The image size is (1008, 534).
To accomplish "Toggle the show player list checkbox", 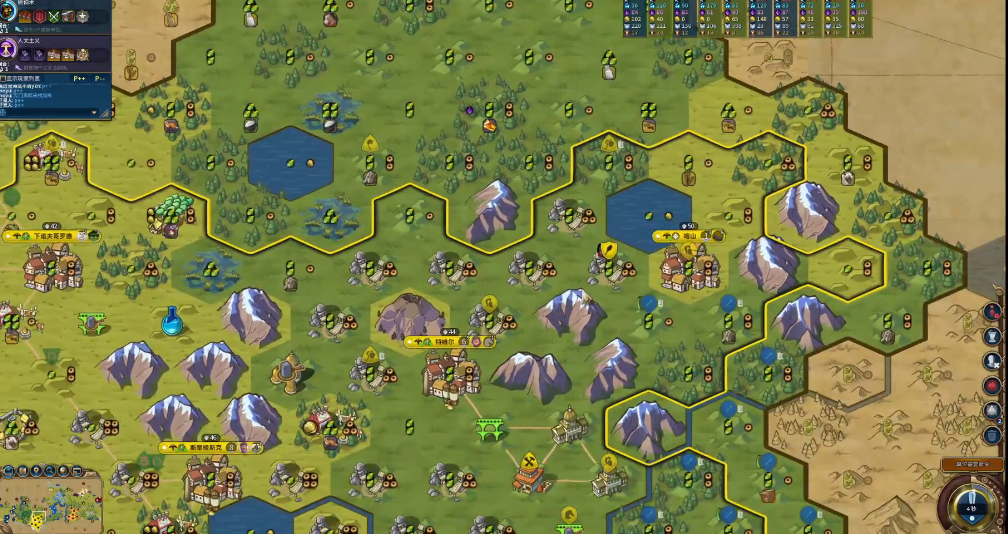I will click(x=4, y=78).
